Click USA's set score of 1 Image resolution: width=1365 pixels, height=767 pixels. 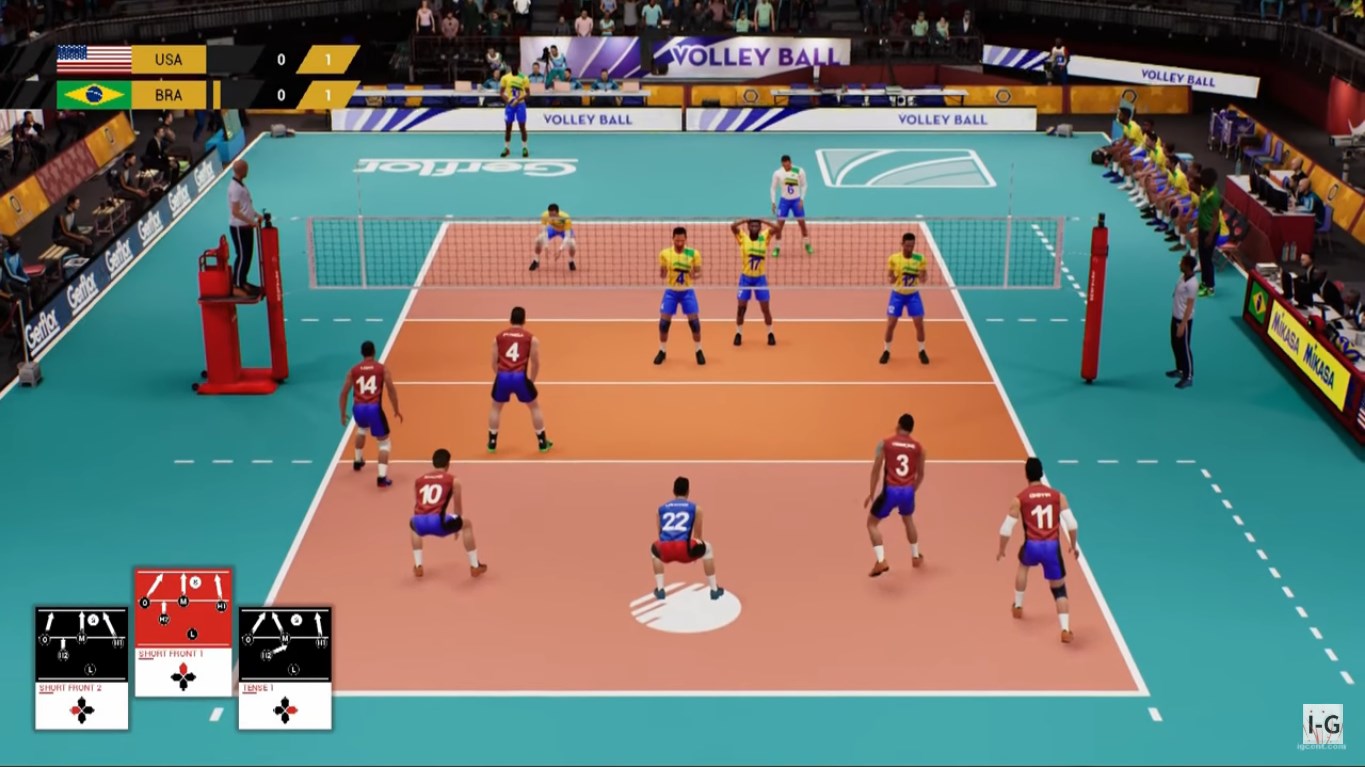tap(328, 58)
